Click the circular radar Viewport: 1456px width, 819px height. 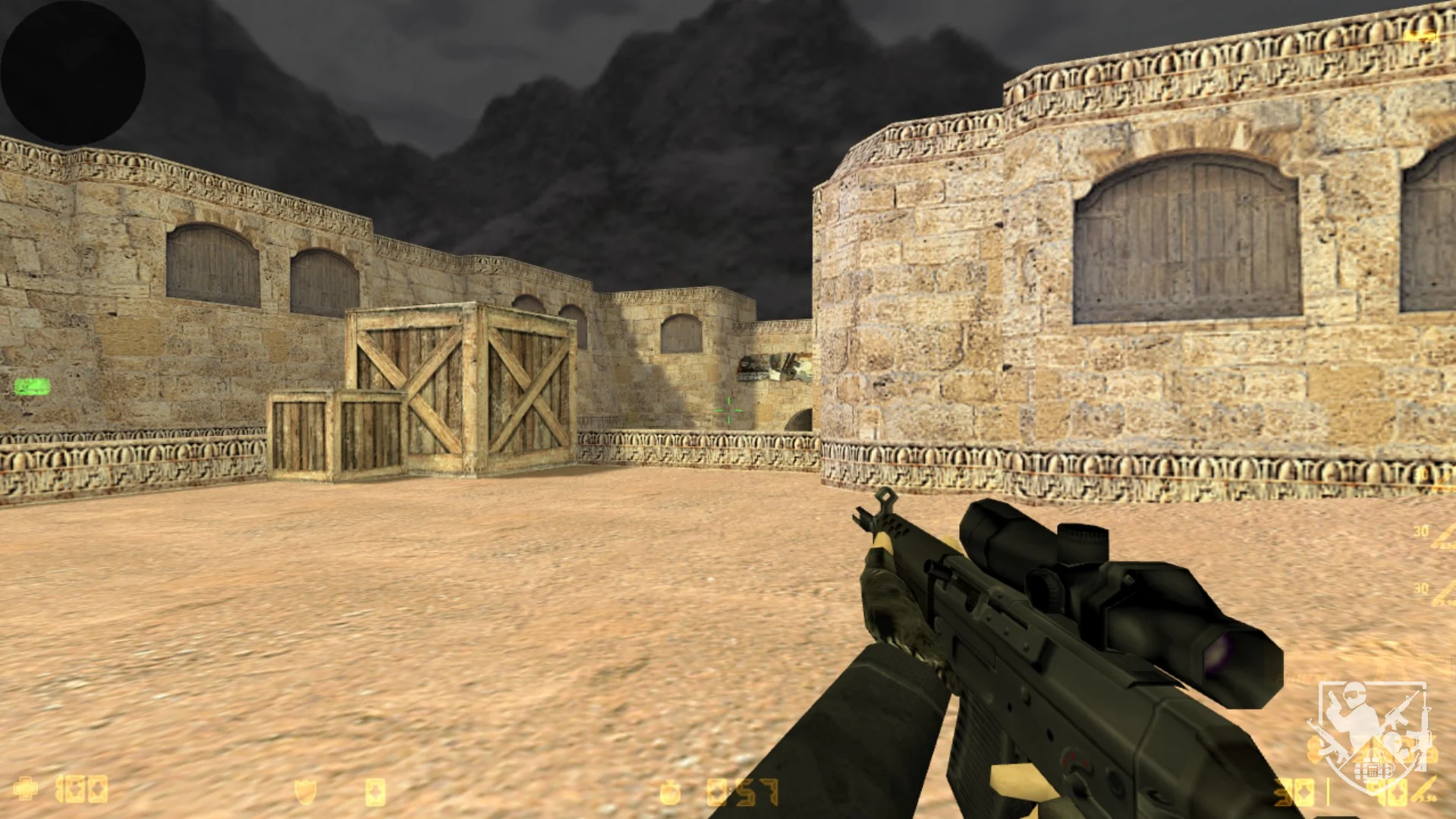72,72
